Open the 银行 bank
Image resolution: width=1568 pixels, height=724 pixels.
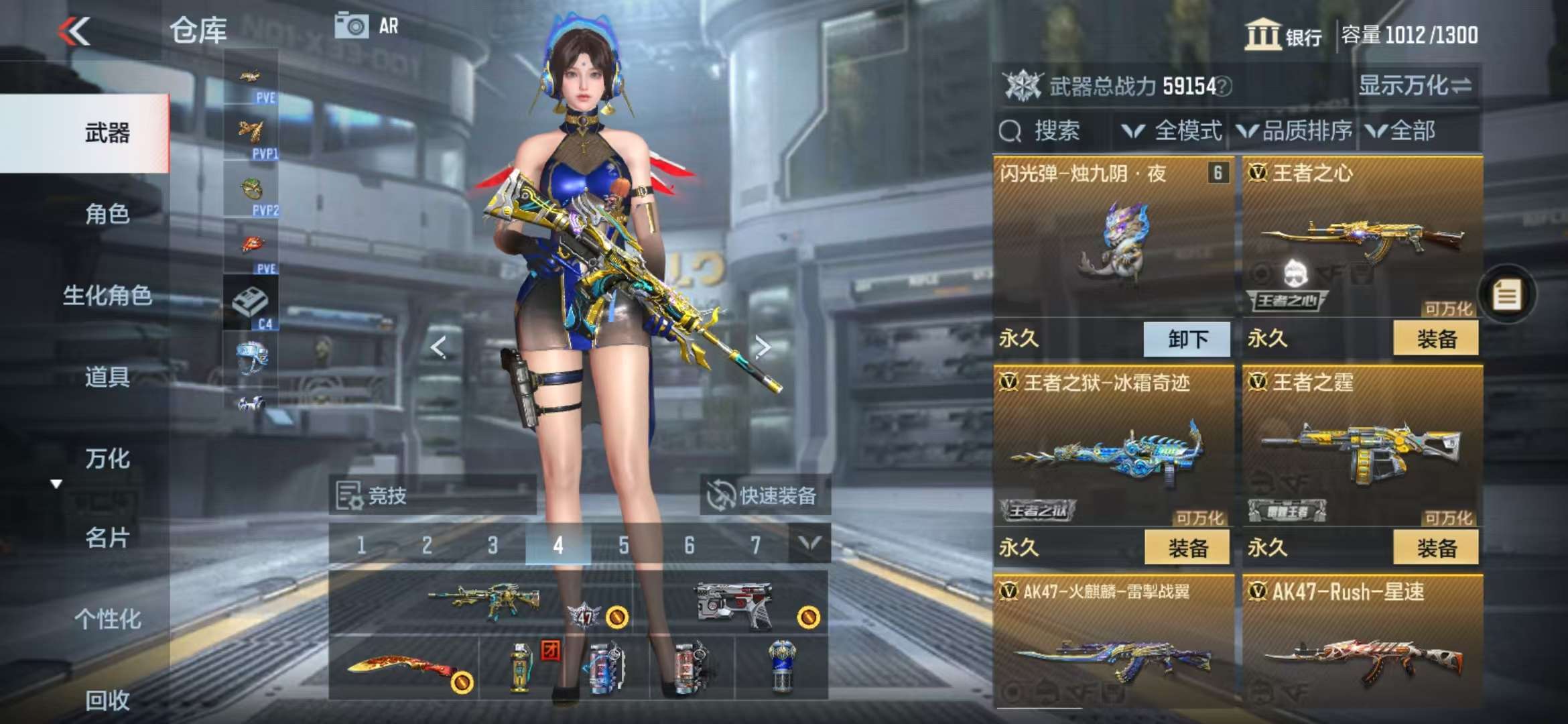1283,35
